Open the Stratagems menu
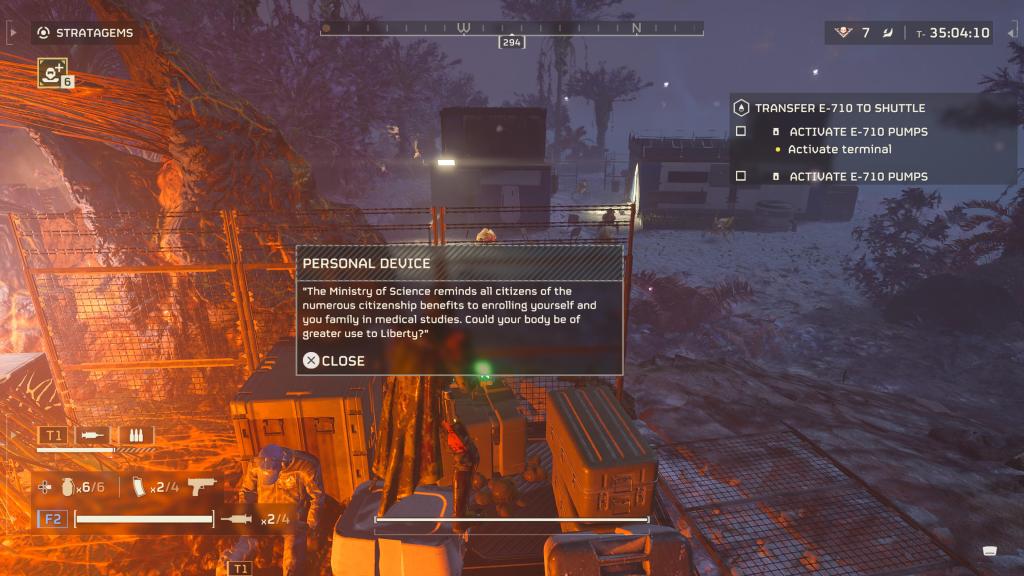 coord(84,33)
